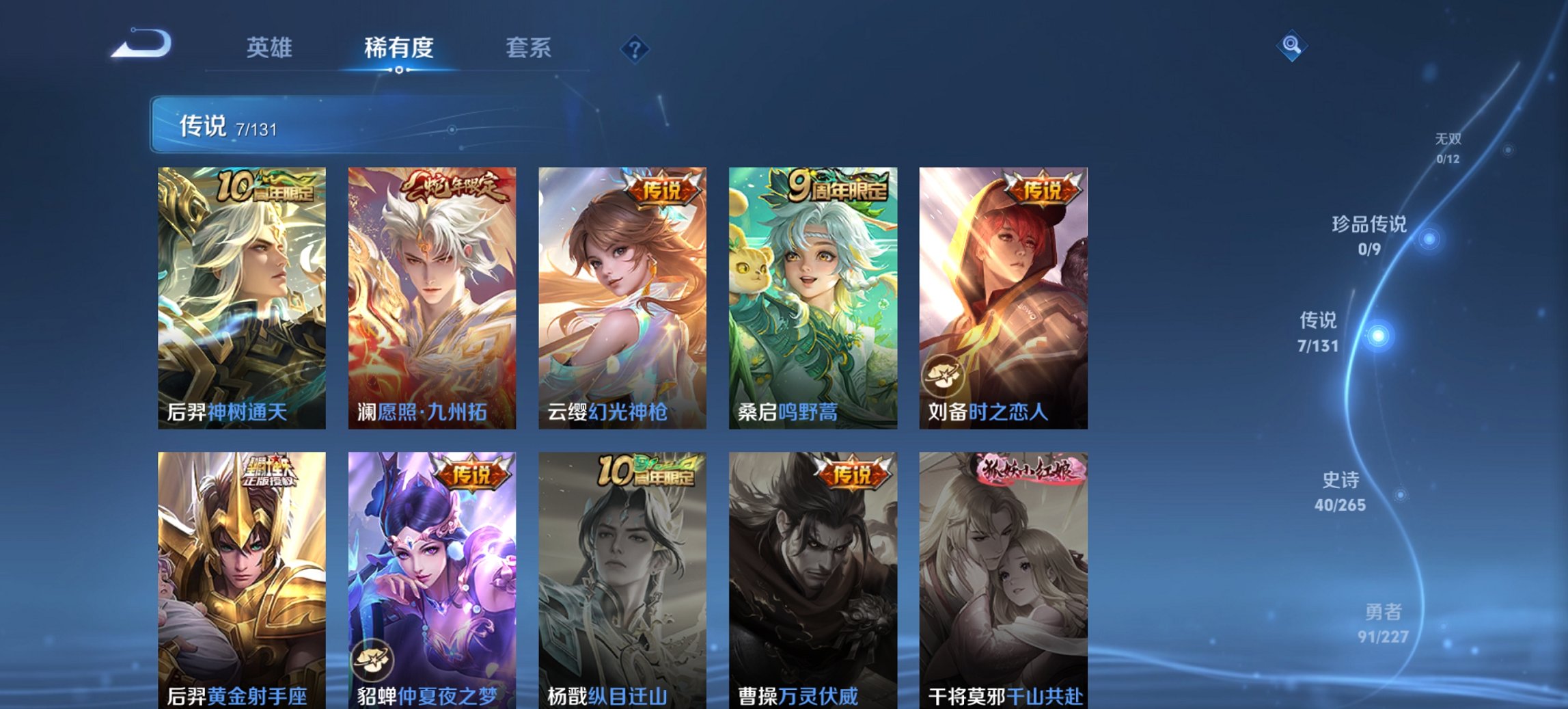Switch to the 英雄 tab
1568x709 pixels.
[x=271, y=48]
